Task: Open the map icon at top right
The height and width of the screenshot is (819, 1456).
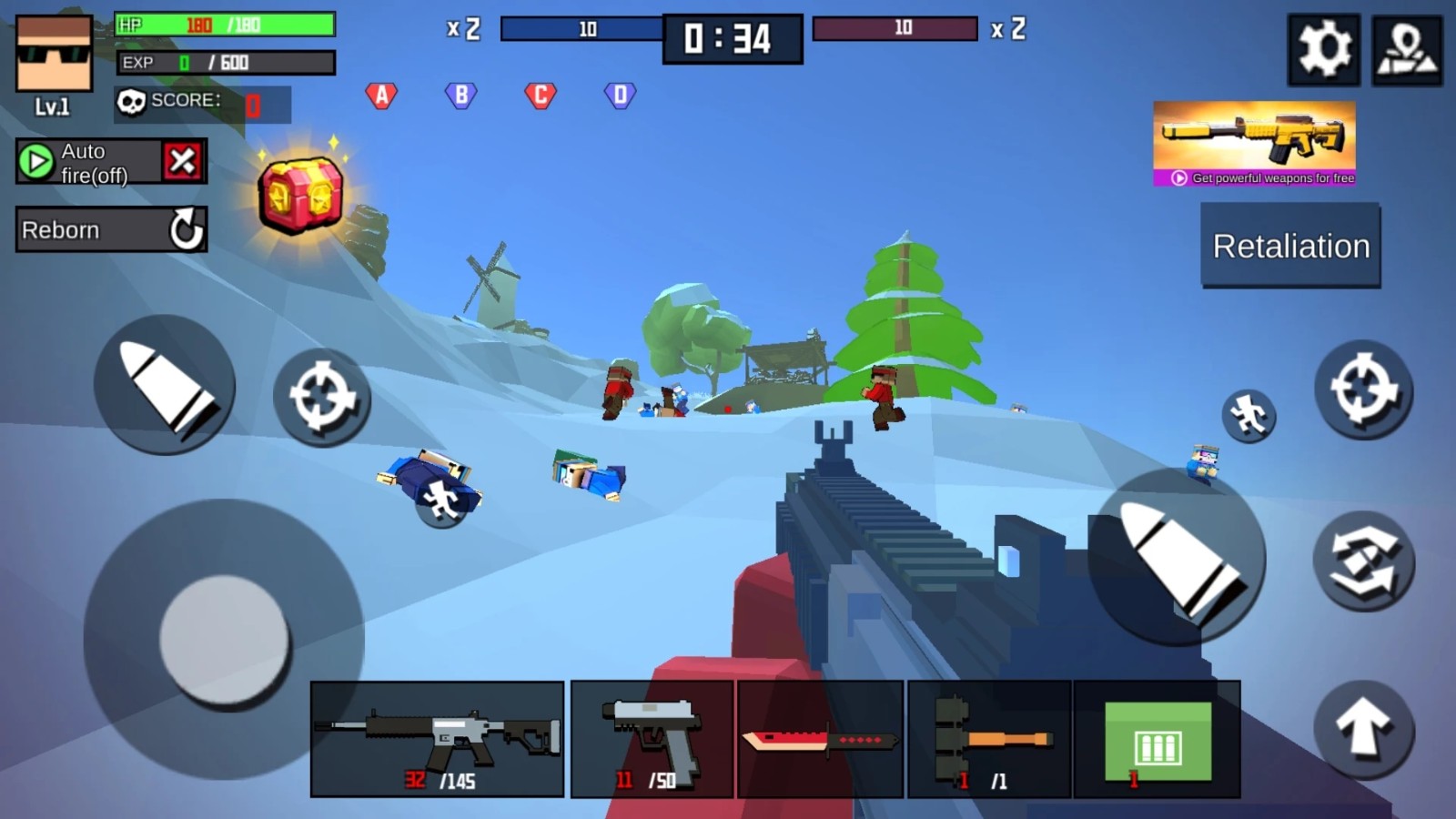Action: click(1407, 50)
